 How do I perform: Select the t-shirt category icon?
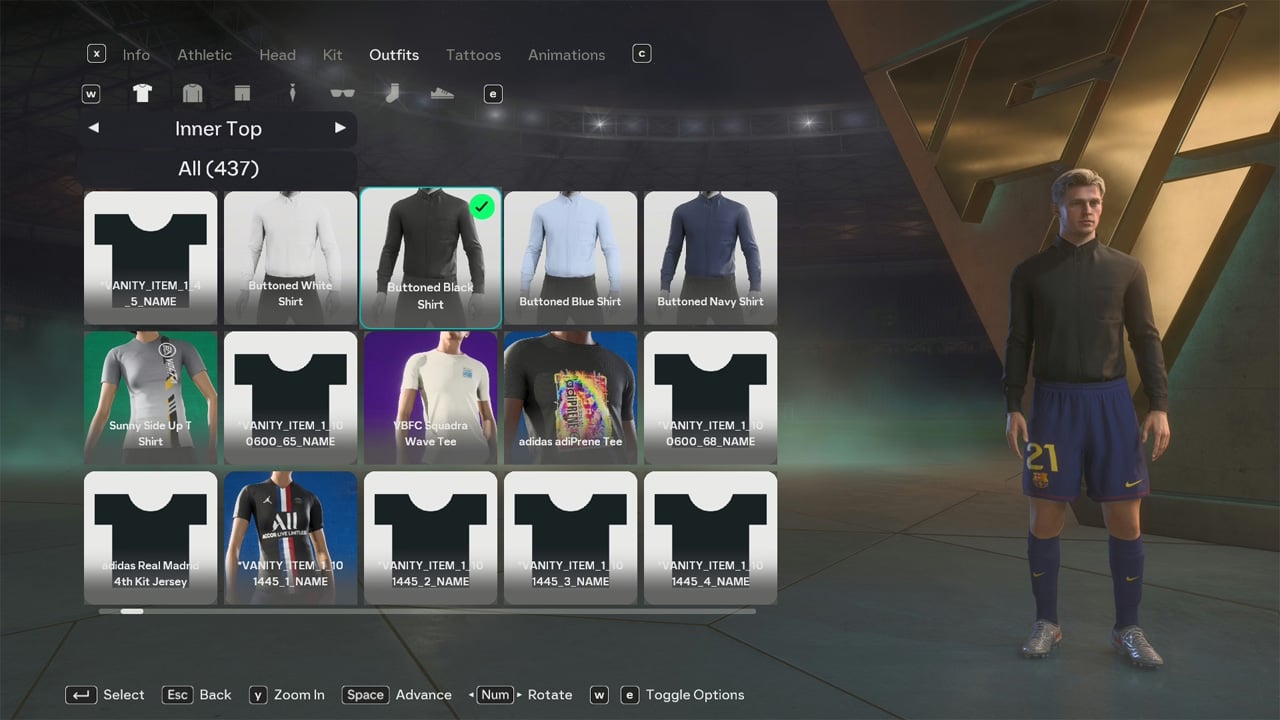click(142, 93)
